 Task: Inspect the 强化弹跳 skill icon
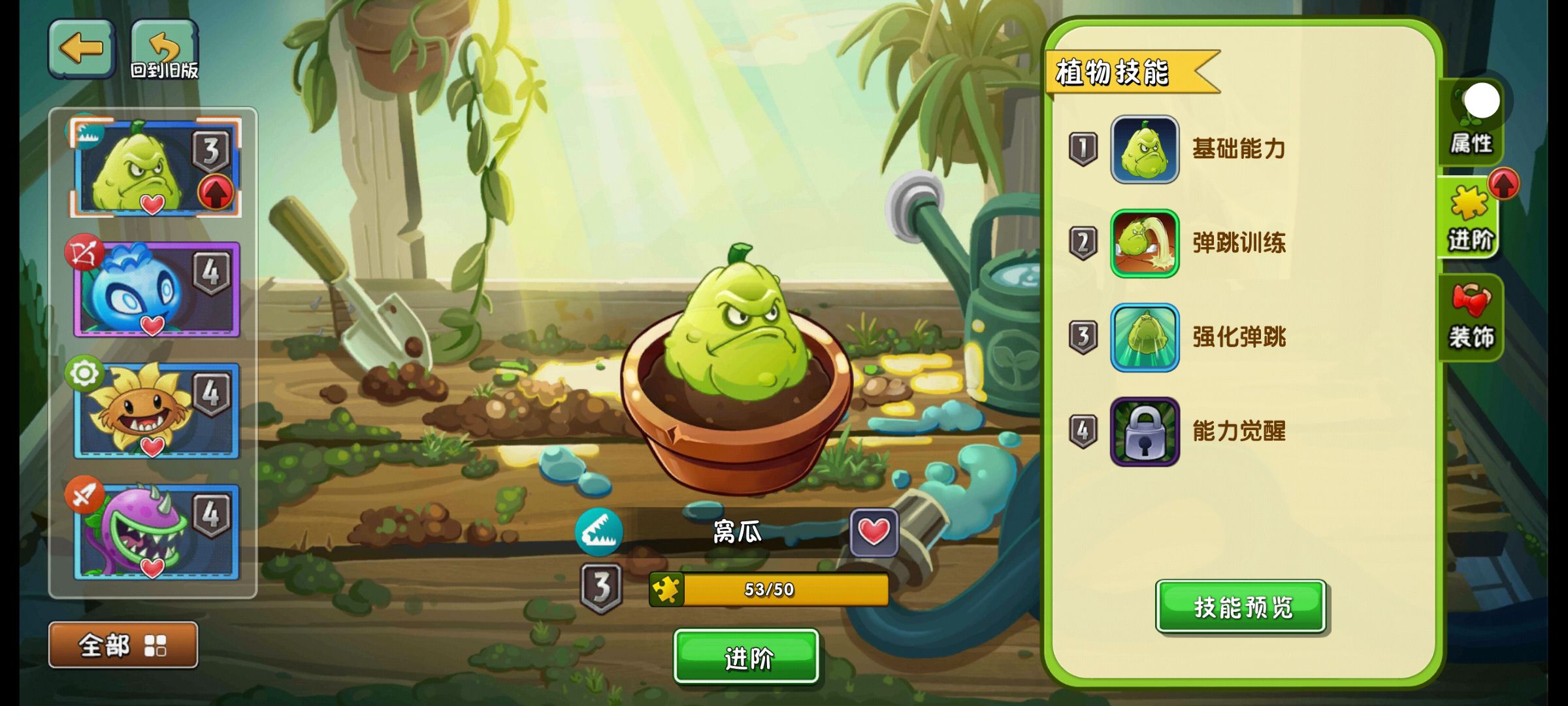pyautogui.click(x=1145, y=337)
